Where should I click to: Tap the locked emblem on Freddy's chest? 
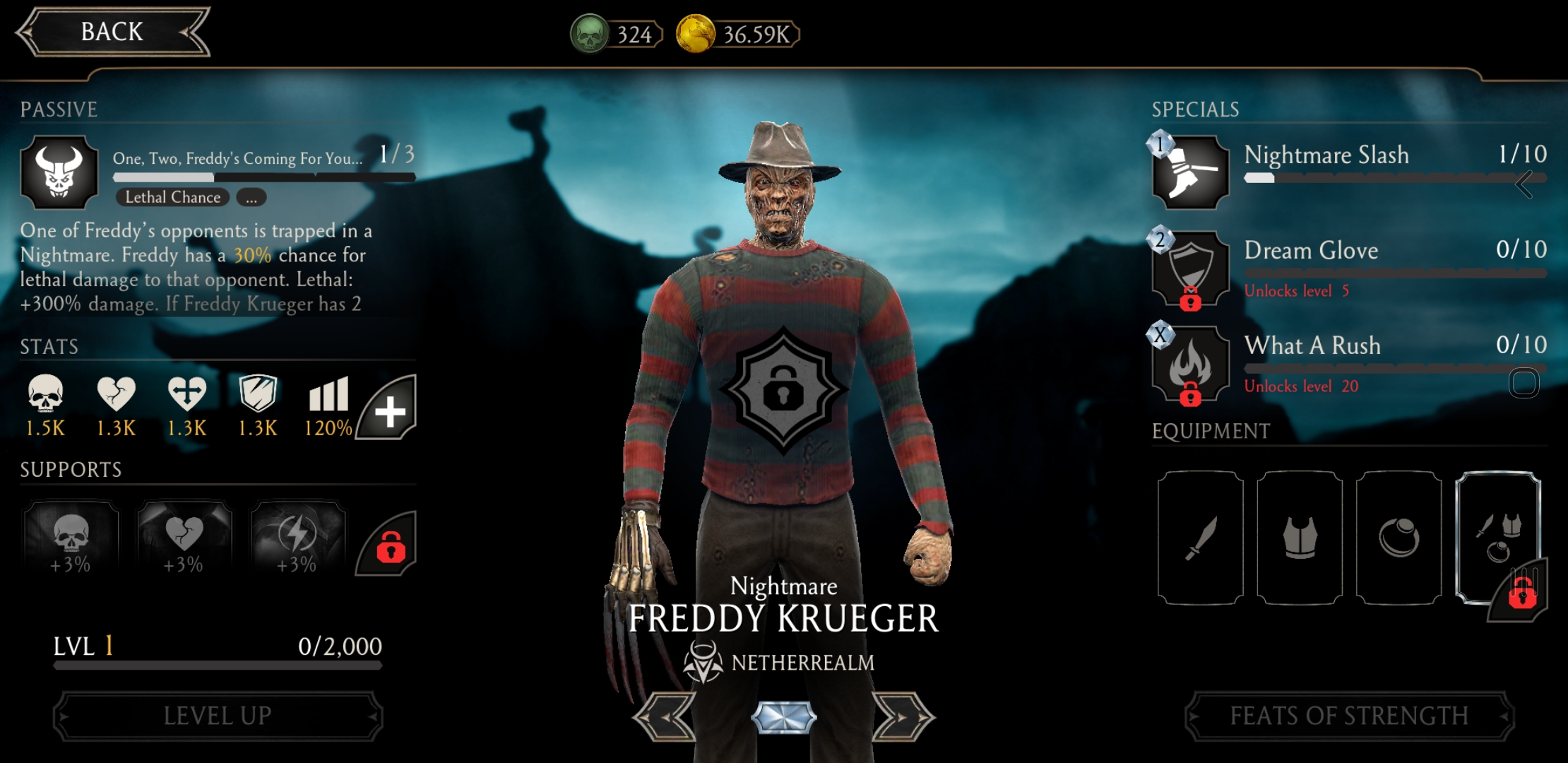[x=783, y=389]
